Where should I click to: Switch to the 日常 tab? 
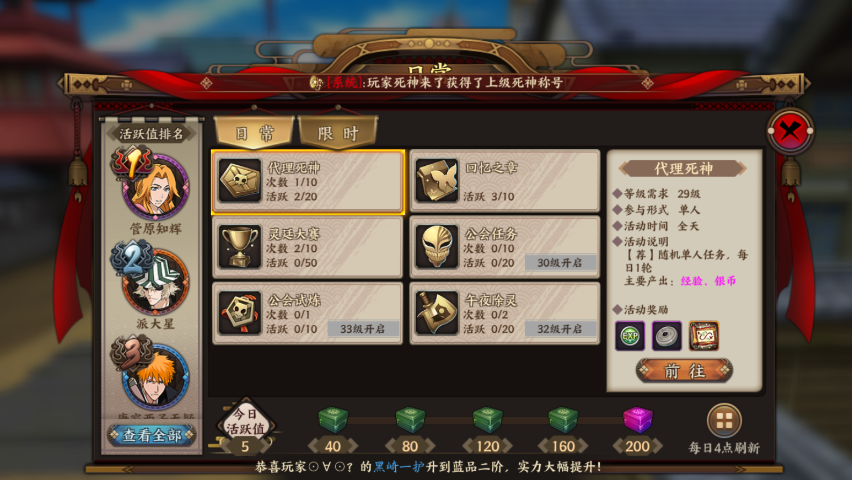click(254, 132)
